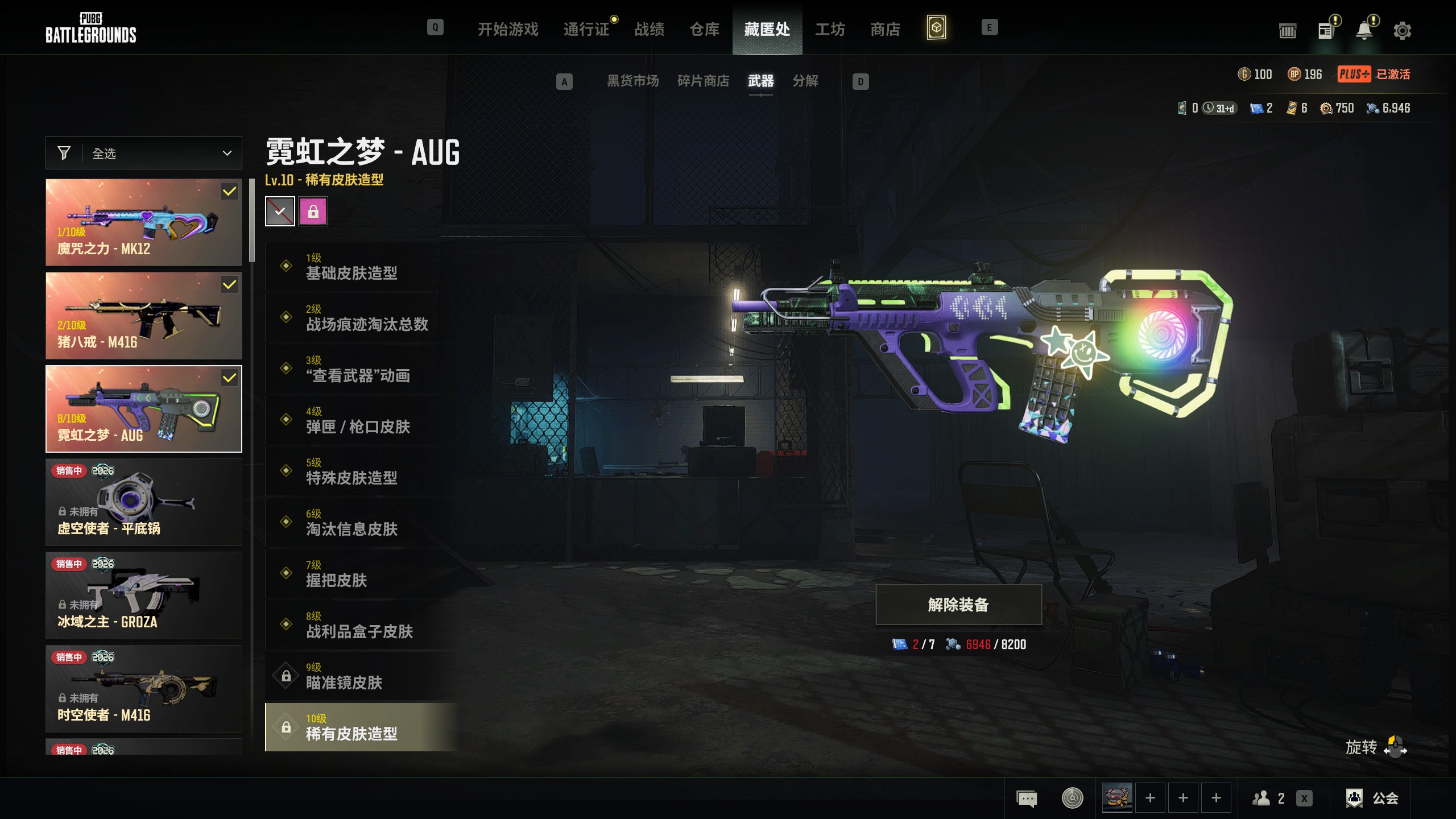Open the 仓库 tab
Viewport: 1456px width, 819px height.
(704, 29)
